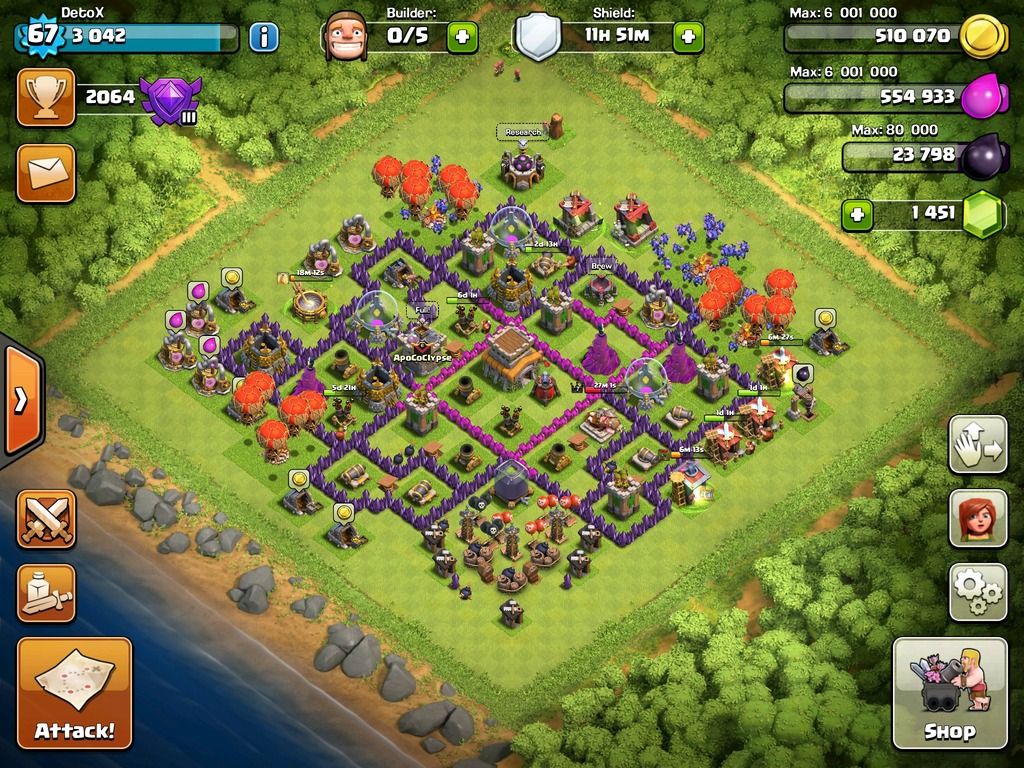The image size is (1024, 768).
Task: Tap the Attack! button
Action: [74, 693]
